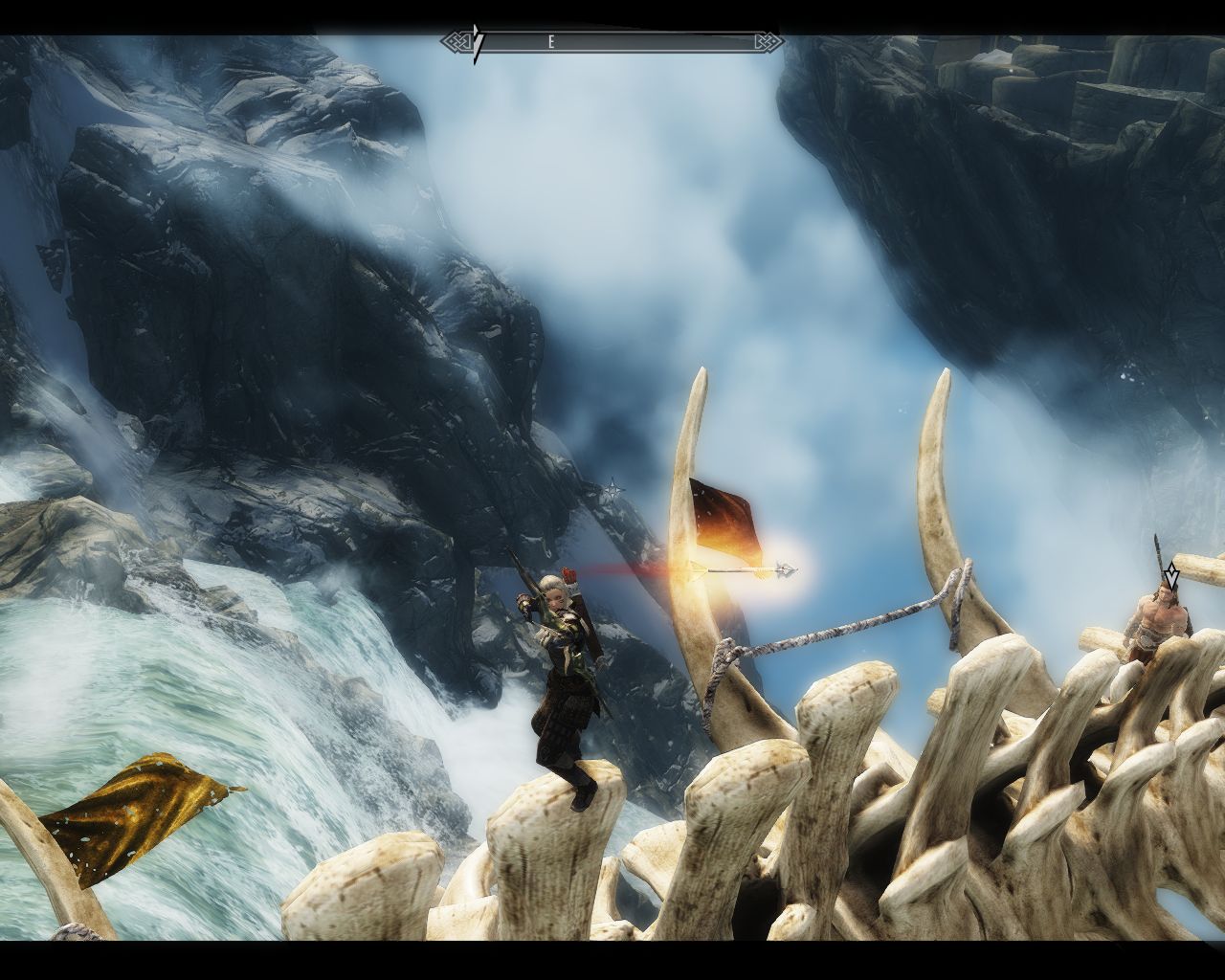1225x980 pixels.
Task: Click the floating quest target arrow marker
Action: [x=1170, y=575]
